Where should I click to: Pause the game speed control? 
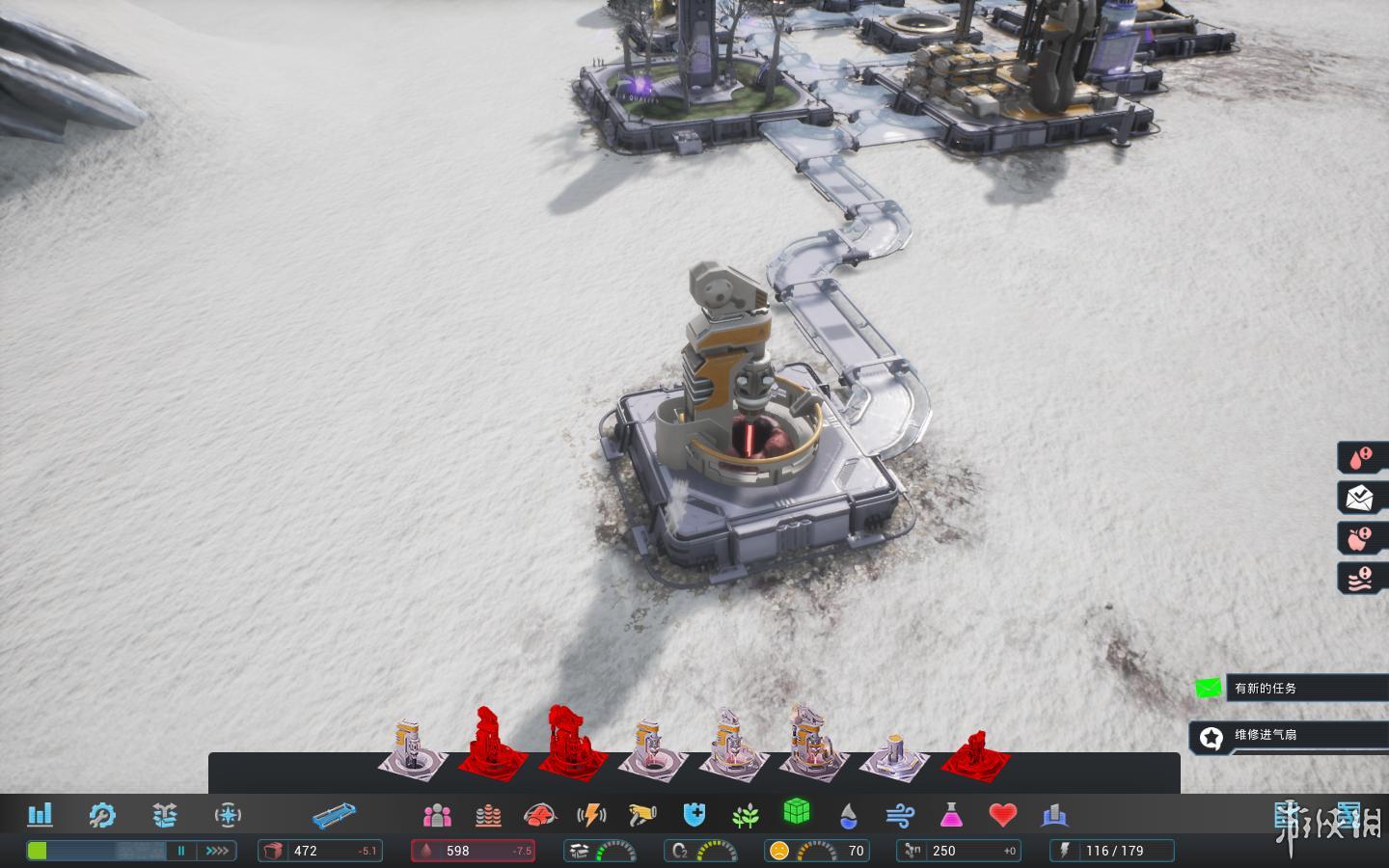coord(180,851)
